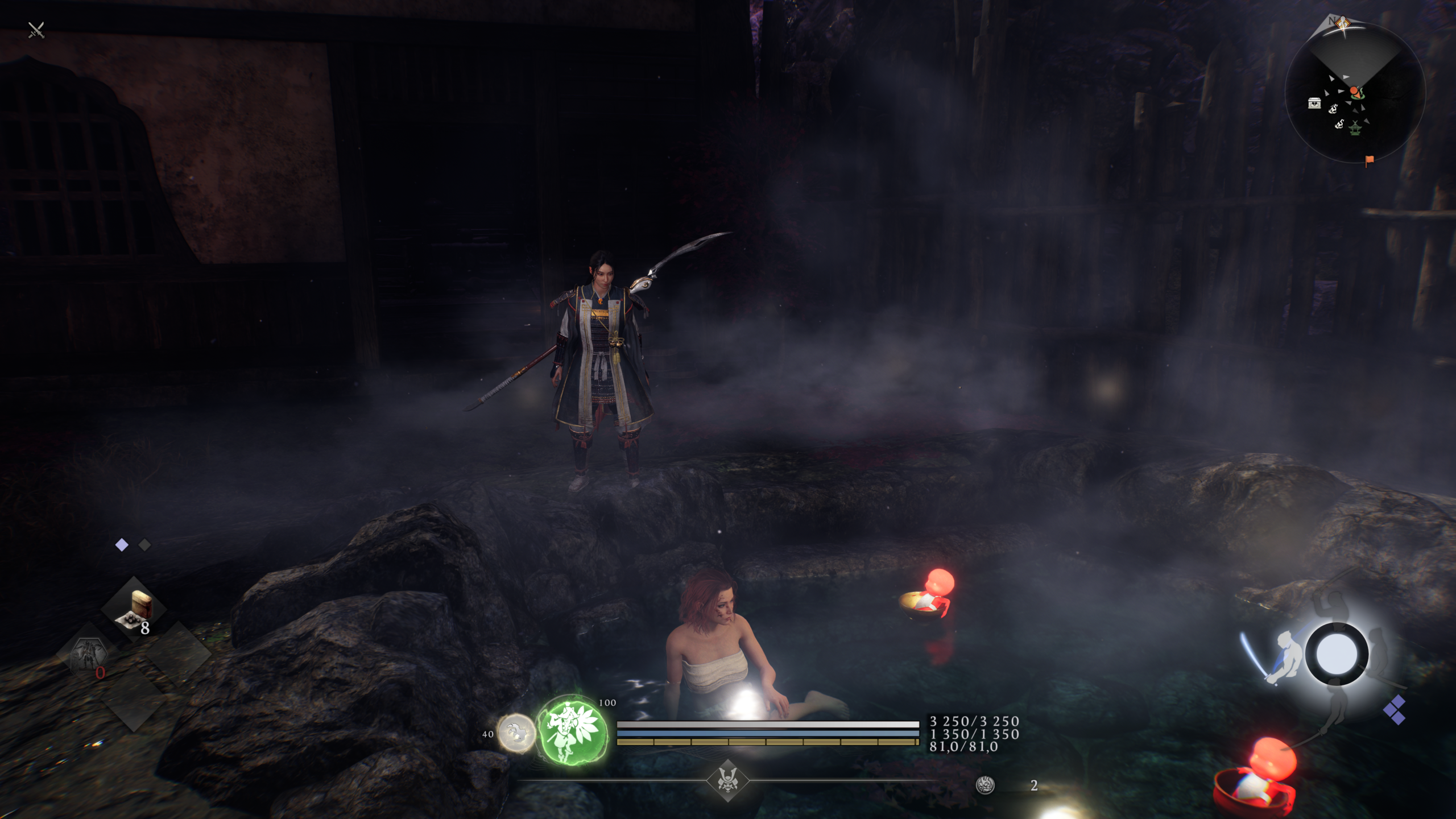Image resolution: width=1456 pixels, height=819 pixels.
Task: Select the treasure chest marker on minimap
Action: (1314, 103)
